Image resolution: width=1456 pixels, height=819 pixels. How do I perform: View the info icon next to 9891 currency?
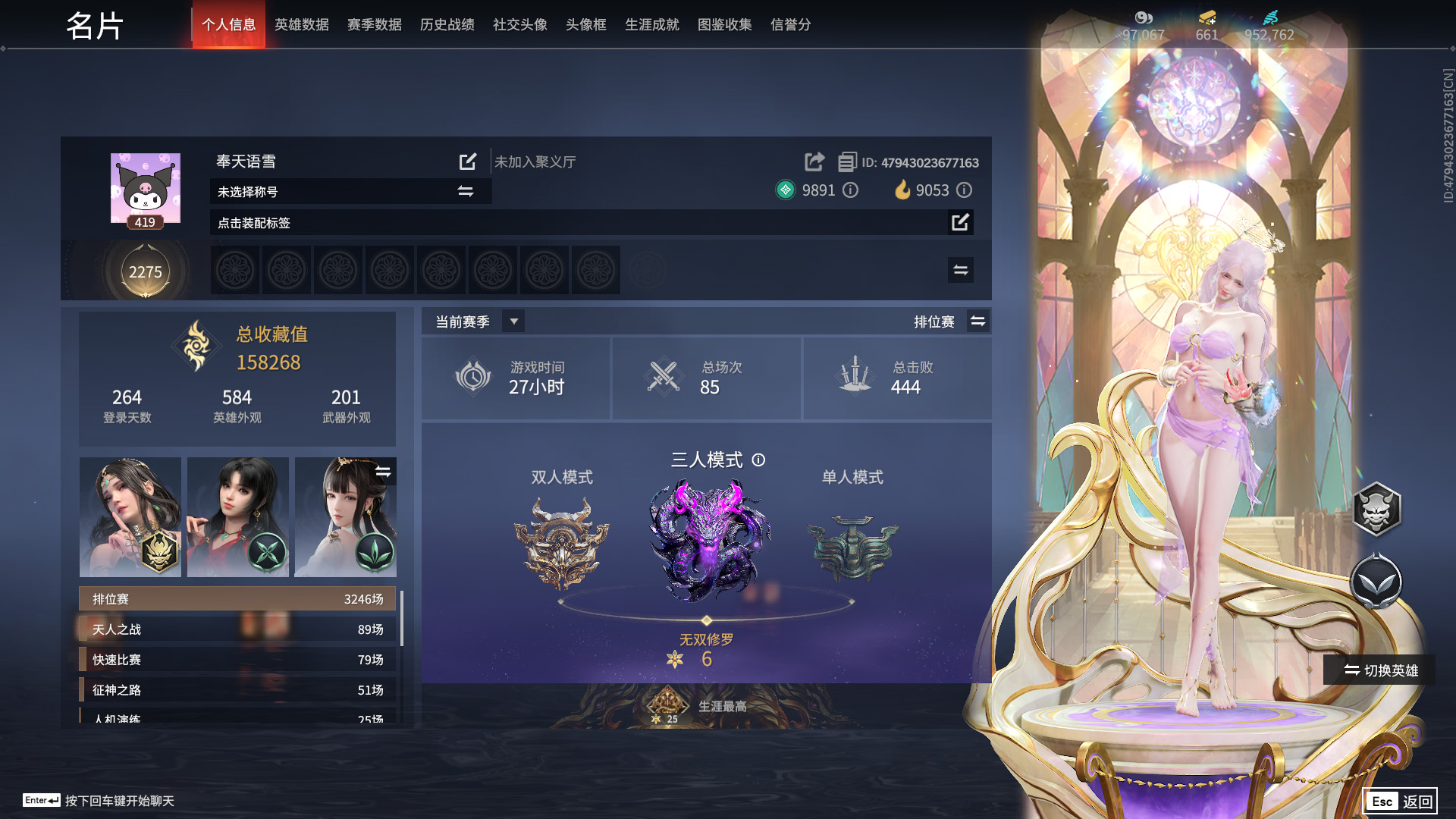pos(851,190)
